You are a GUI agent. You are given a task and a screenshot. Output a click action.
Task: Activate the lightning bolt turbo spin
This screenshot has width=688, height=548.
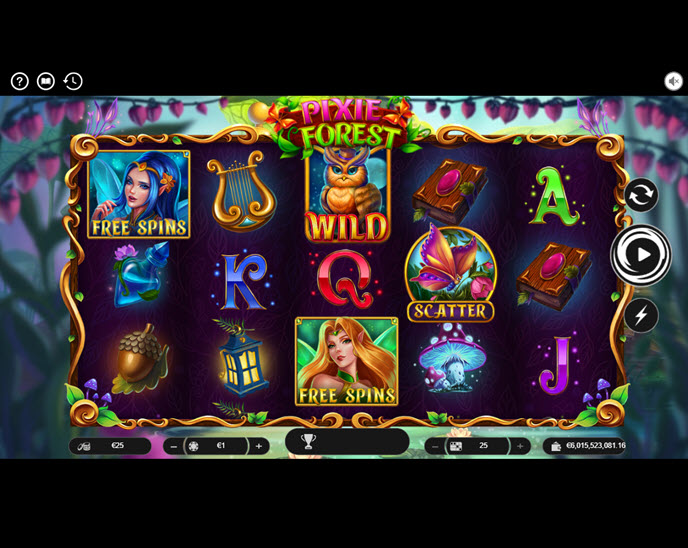point(641,316)
